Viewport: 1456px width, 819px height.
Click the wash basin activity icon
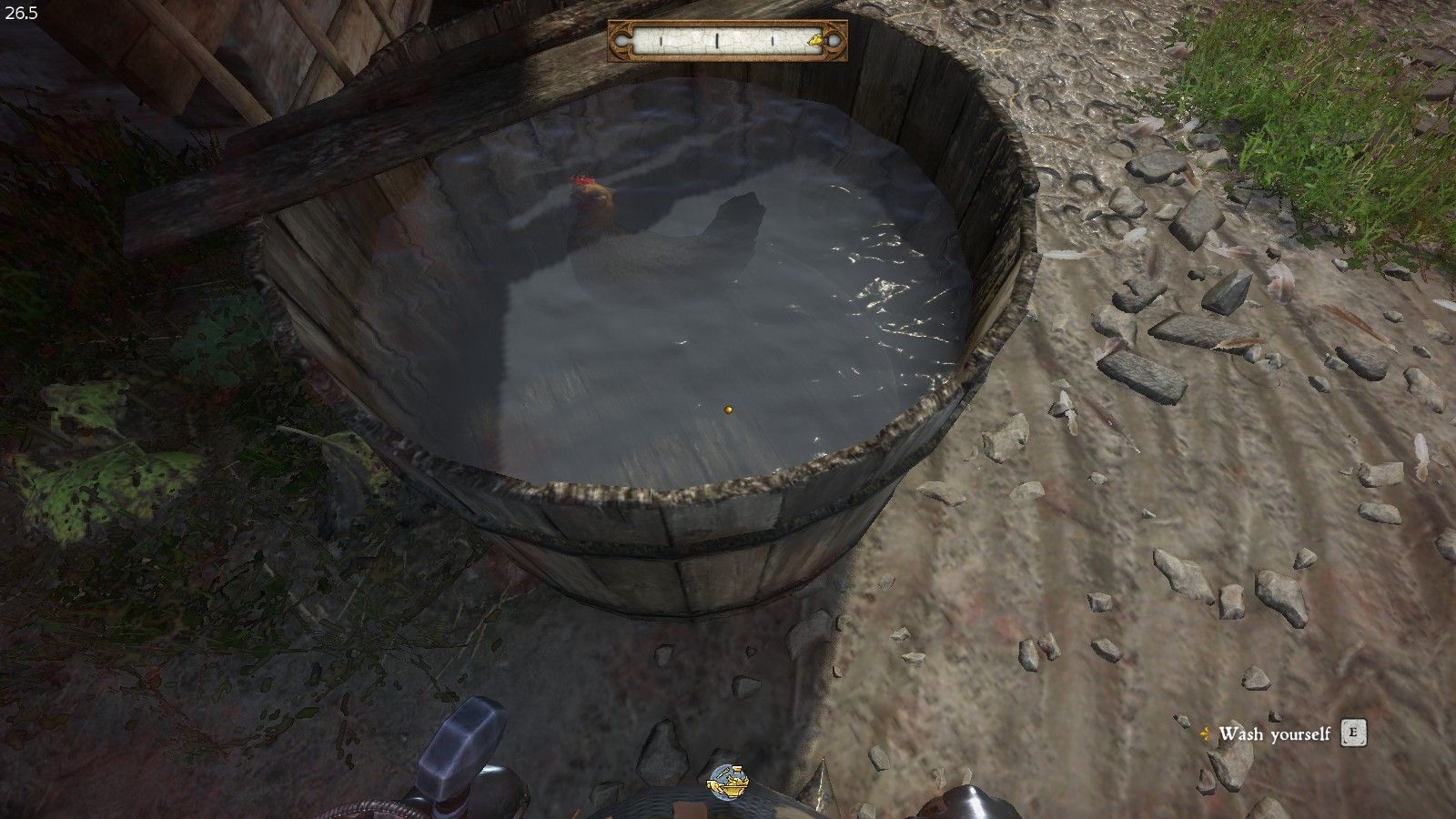[x=728, y=781]
